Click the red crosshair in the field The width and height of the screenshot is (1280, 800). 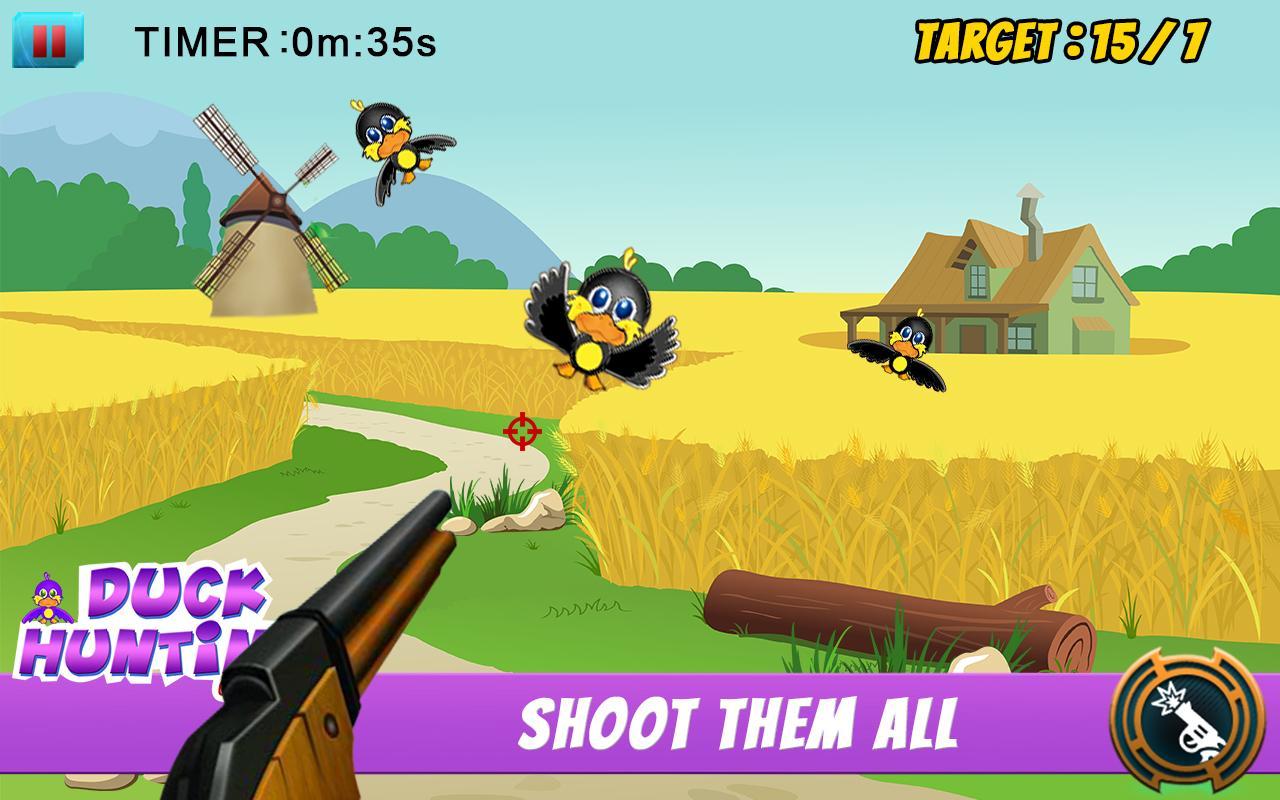pos(523,430)
